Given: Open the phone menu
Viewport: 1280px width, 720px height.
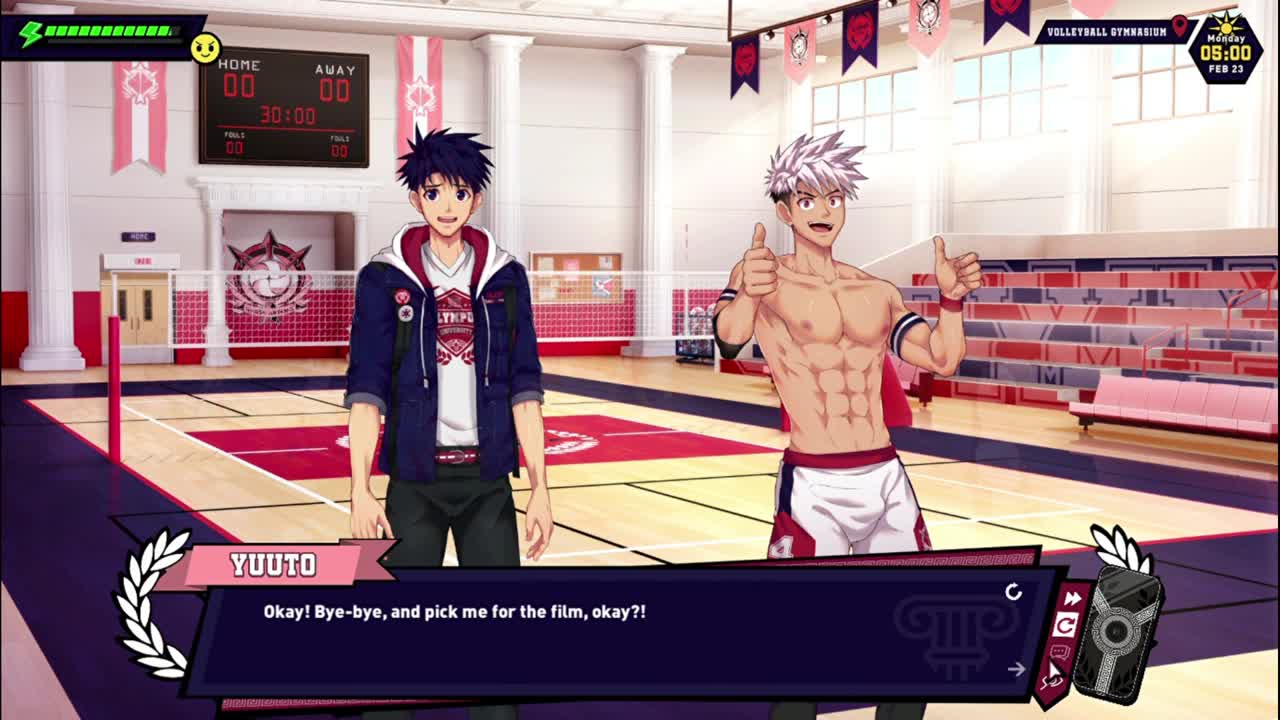Looking at the screenshot, I should coord(1124,632).
